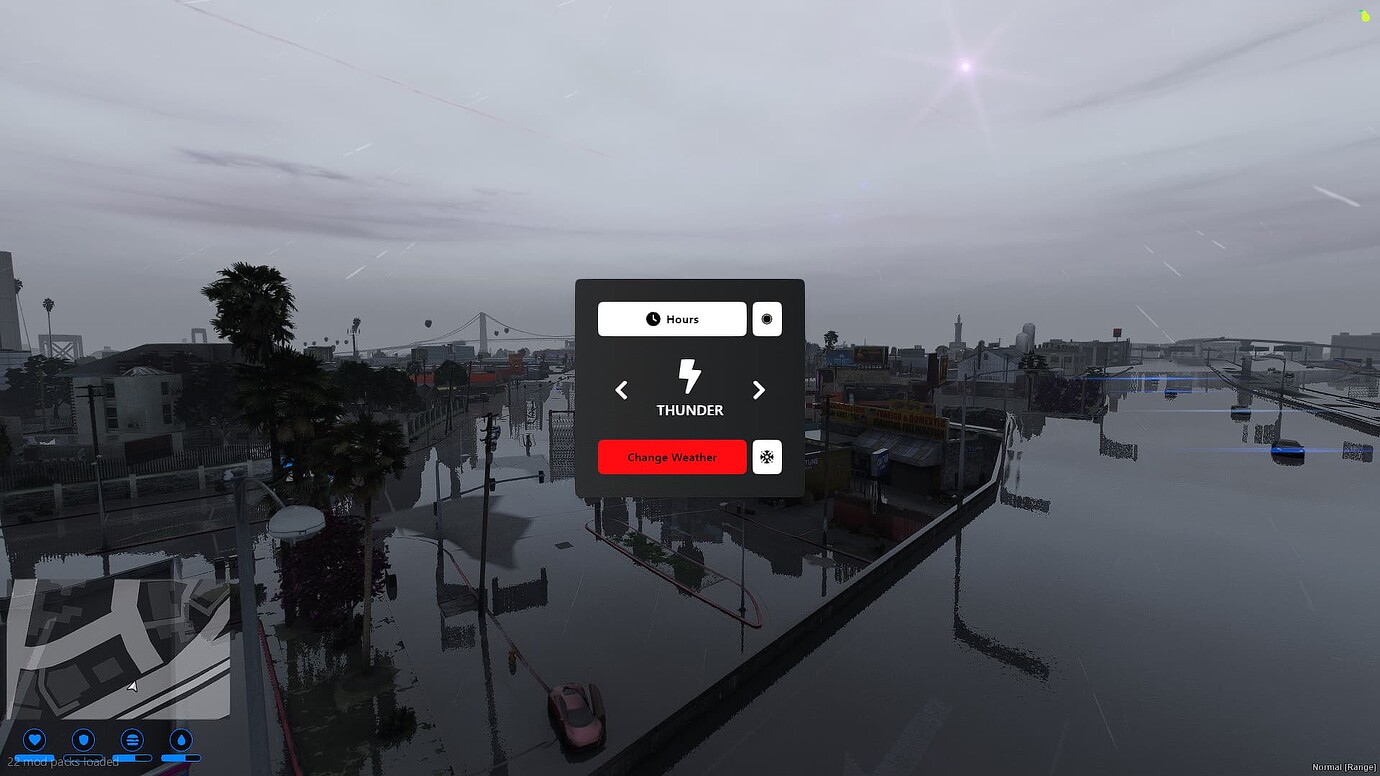This screenshot has height=776, width=1380.
Task: Select the THUNDER weather label
Action: pyautogui.click(x=690, y=410)
